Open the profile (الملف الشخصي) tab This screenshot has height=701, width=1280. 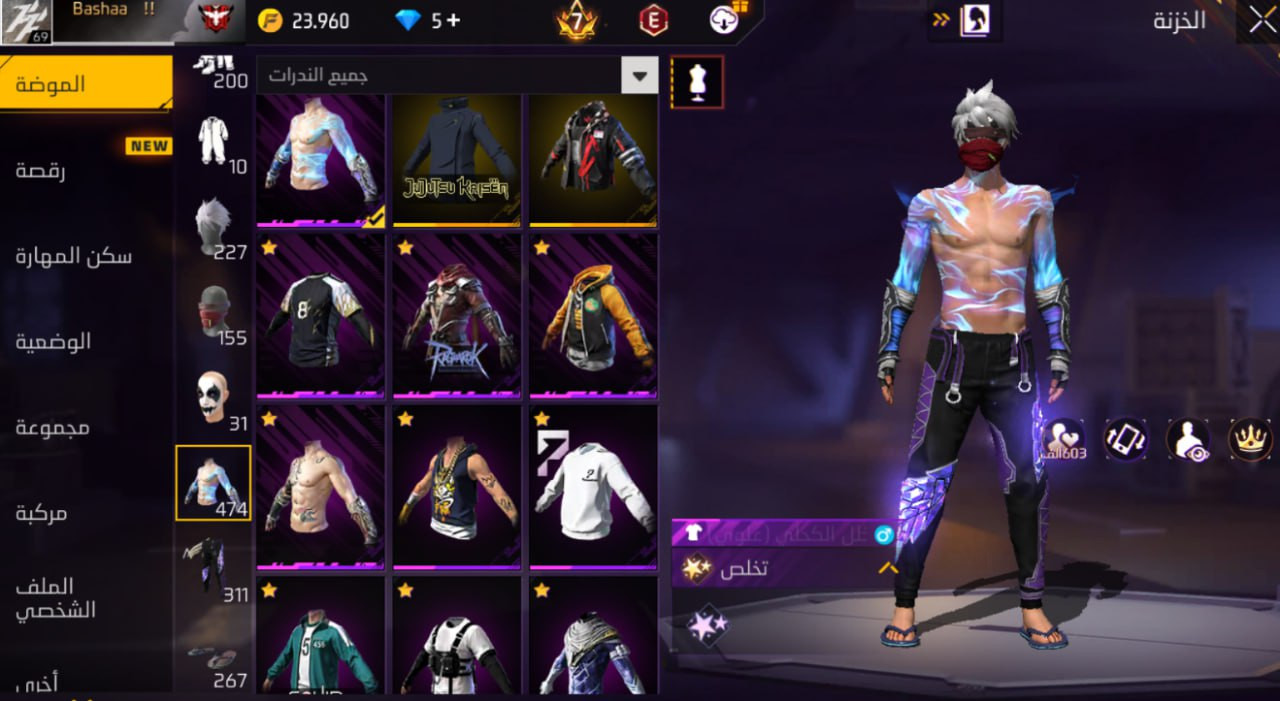56,598
